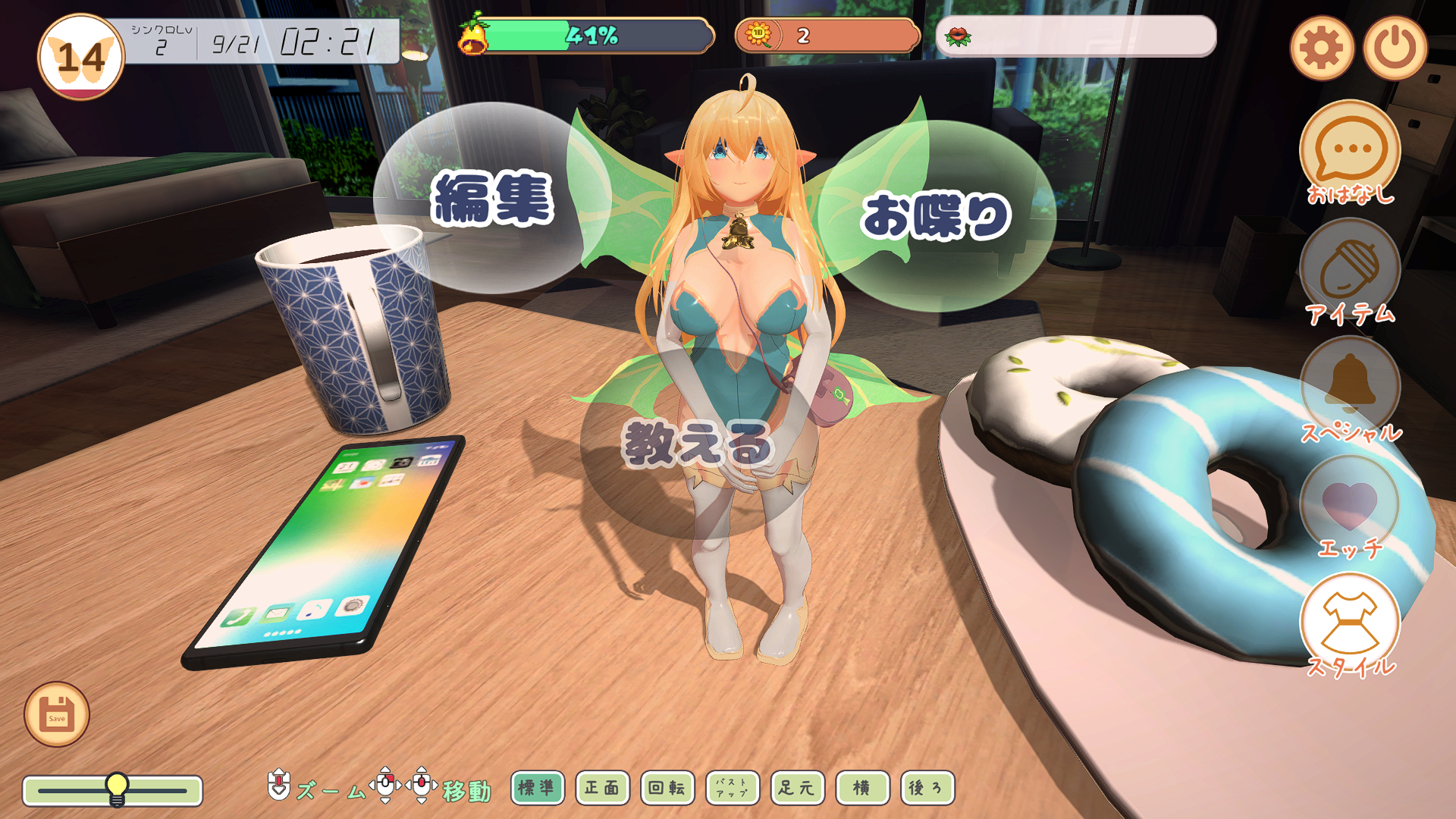Open the スタイル dress menu
Viewport: 1456px width, 819px height.
[1350, 623]
